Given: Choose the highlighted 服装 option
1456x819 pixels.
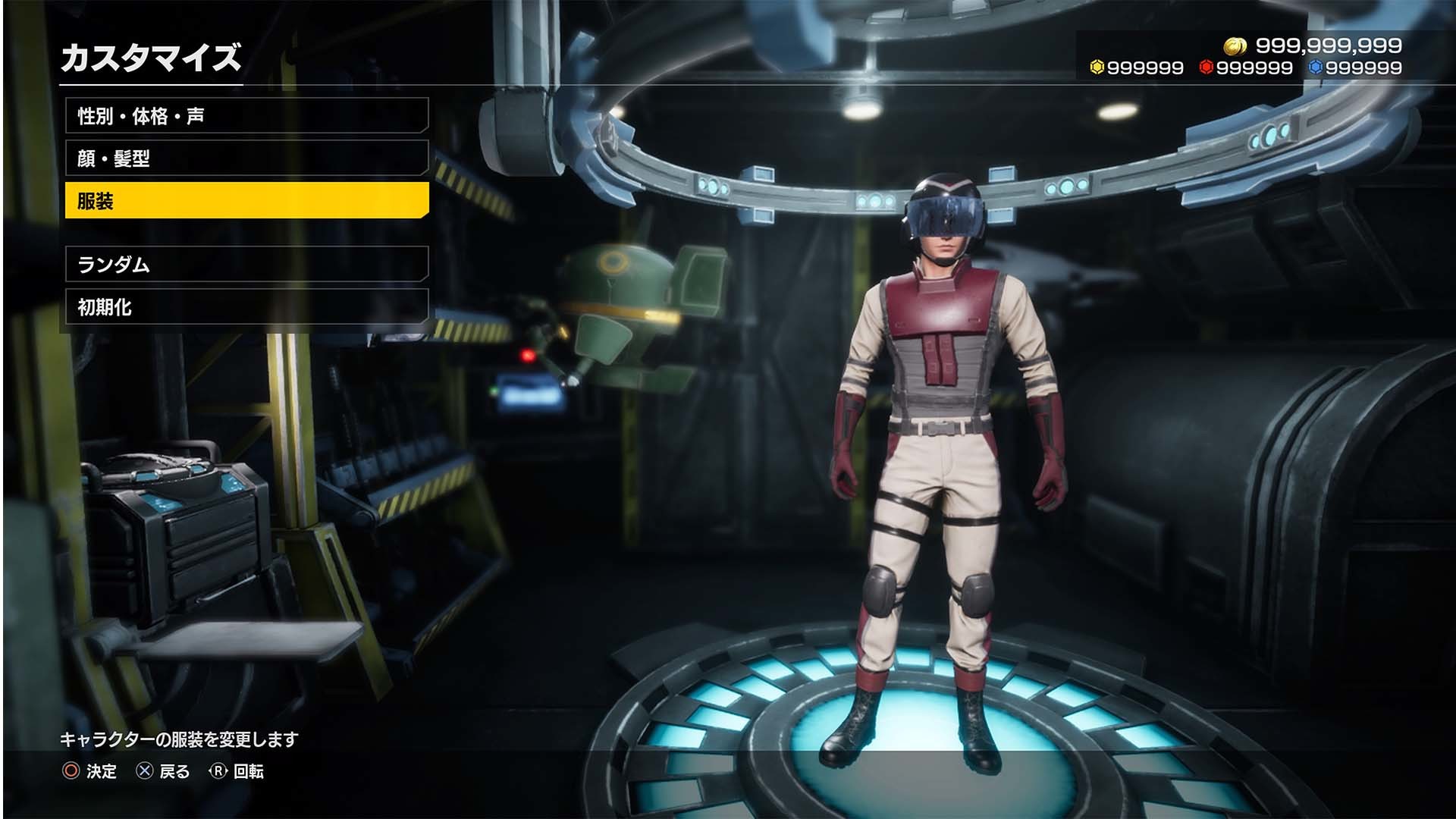Looking at the screenshot, I should 246,201.
